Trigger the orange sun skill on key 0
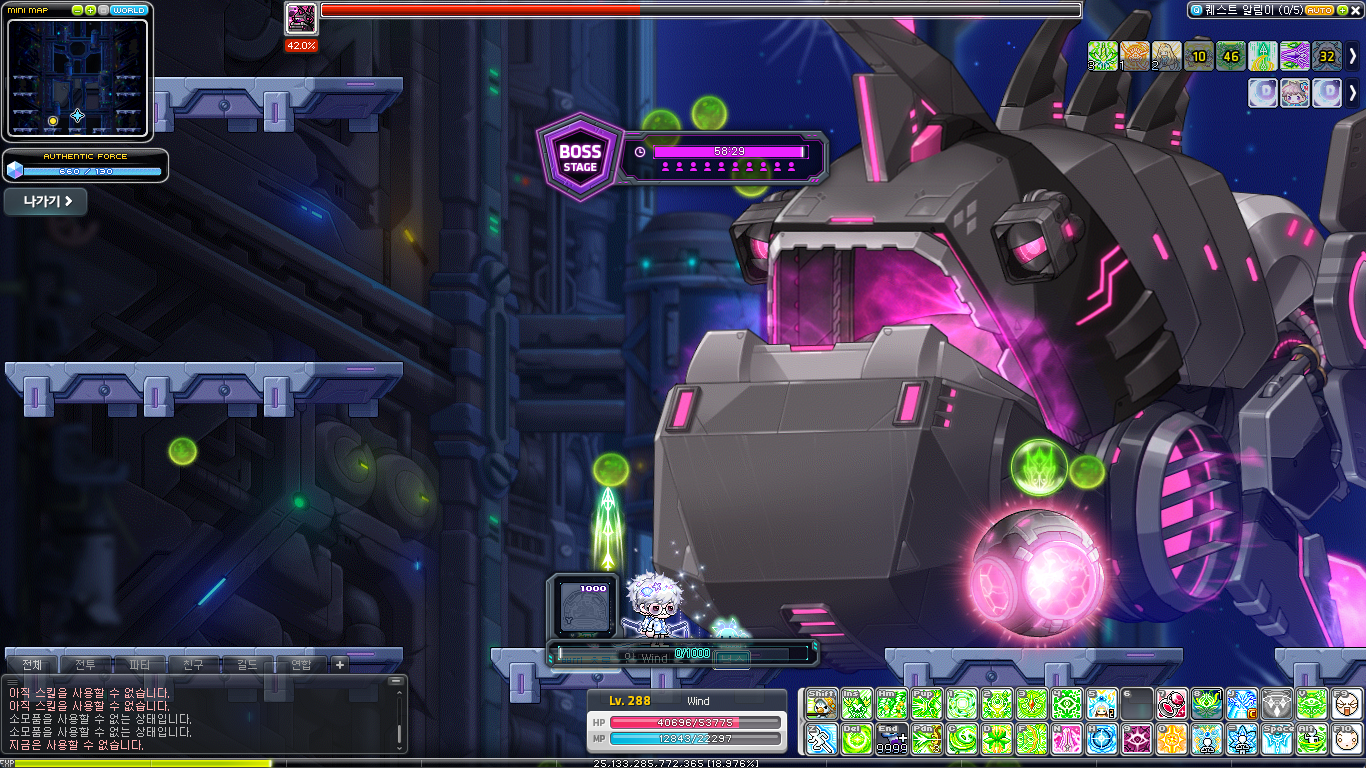The image size is (1366, 768). [x=1172, y=739]
